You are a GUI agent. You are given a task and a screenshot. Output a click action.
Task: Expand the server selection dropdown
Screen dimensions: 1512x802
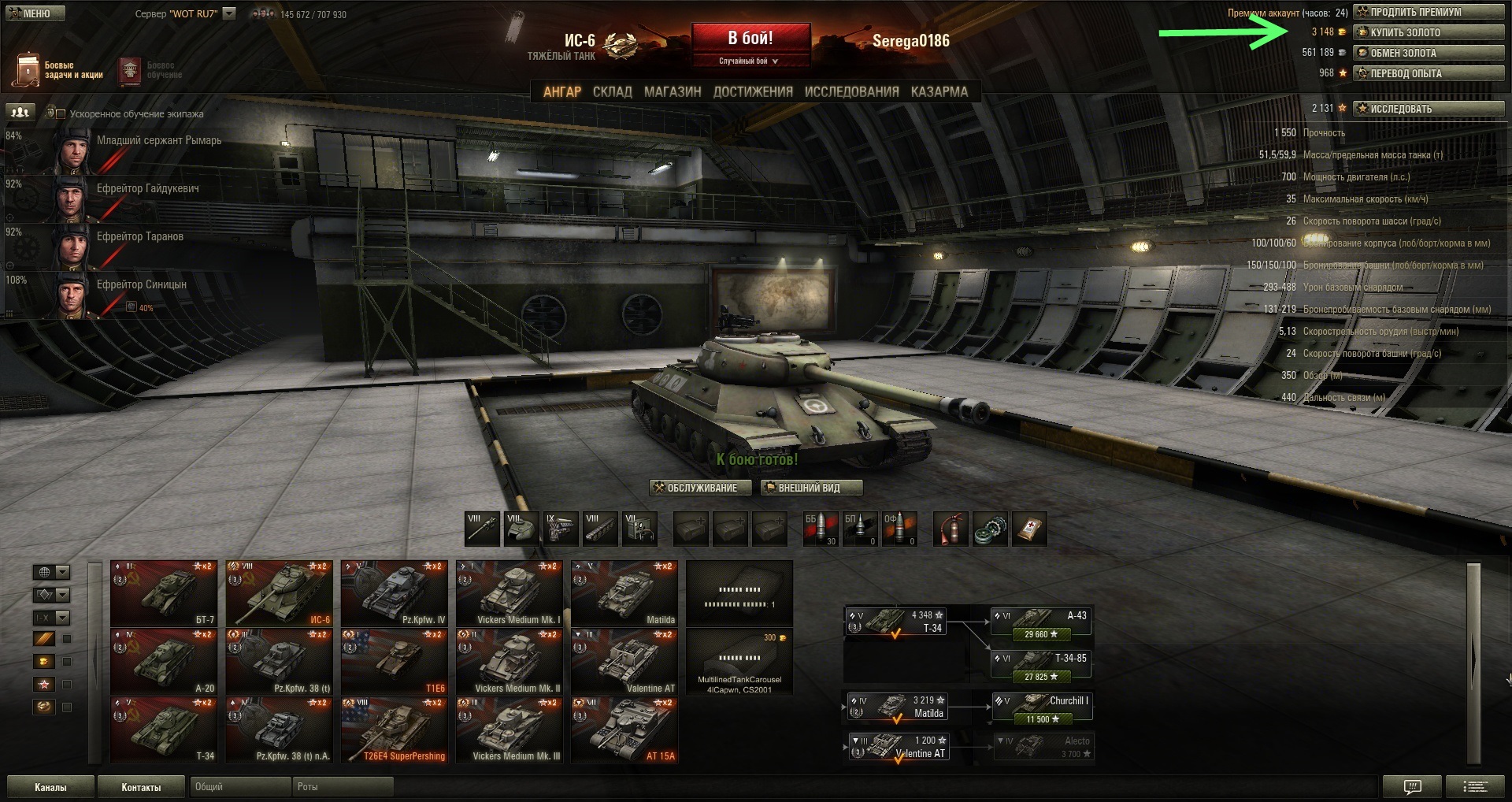(229, 13)
